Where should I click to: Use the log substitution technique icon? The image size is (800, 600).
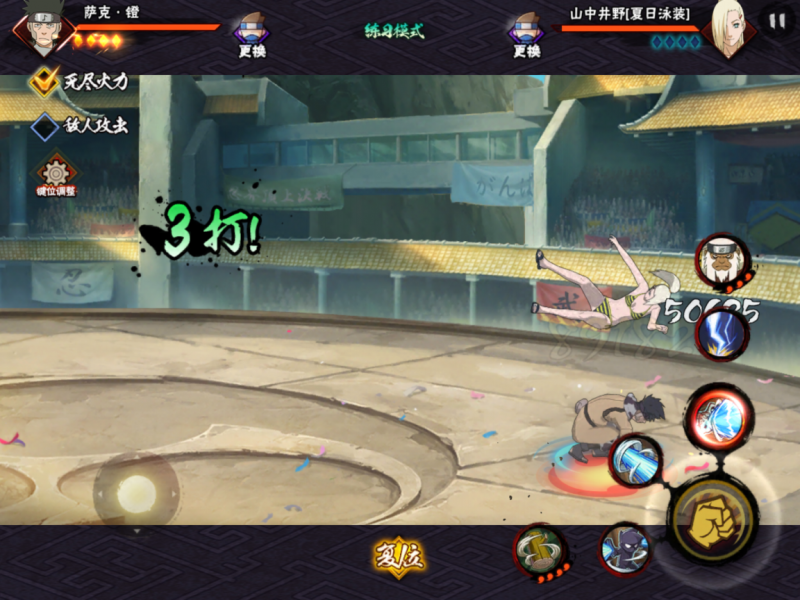point(541,550)
